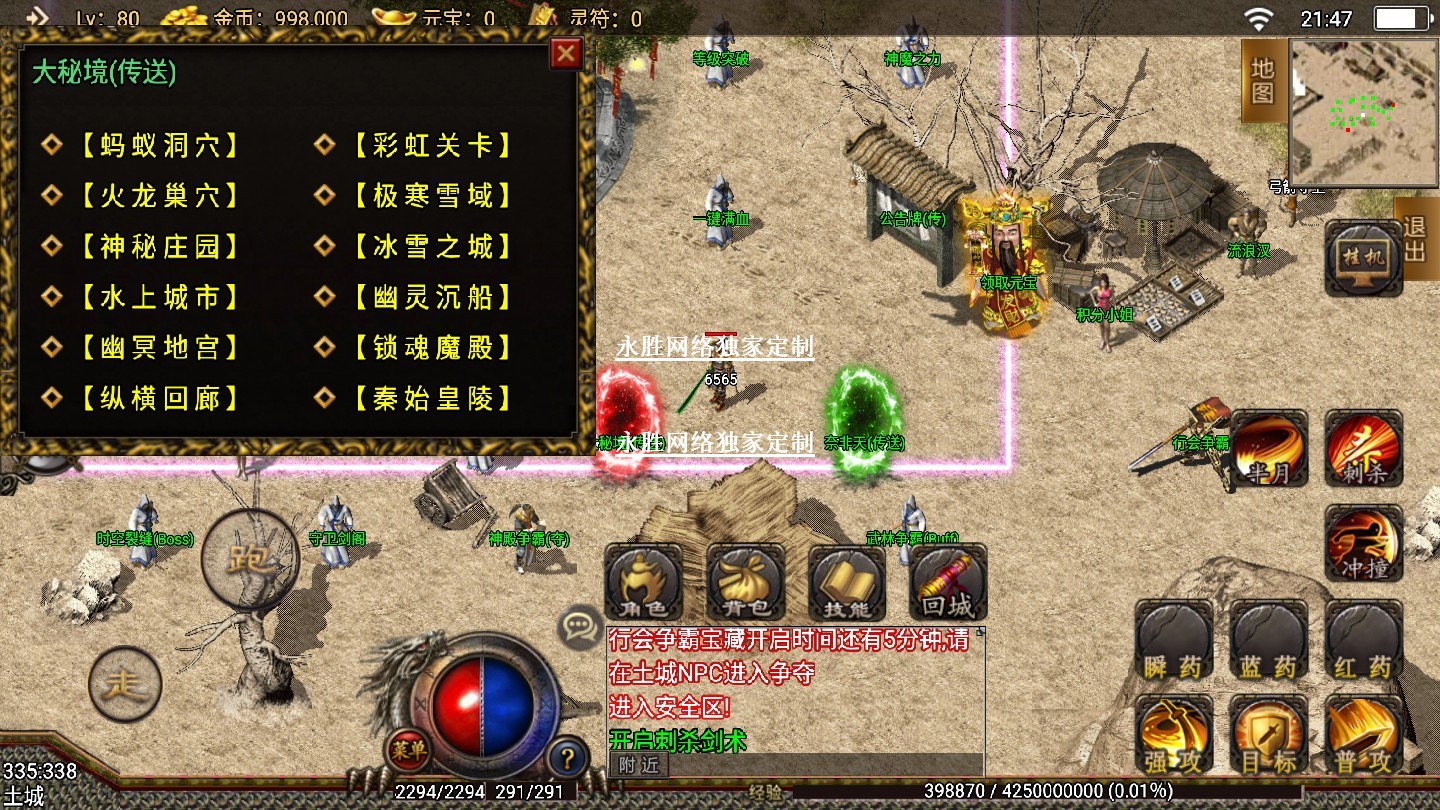Teleport to 极寒雪域
The height and width of the screenshot is (810, 1440).
pyautogui.click(x=432, y=196)
